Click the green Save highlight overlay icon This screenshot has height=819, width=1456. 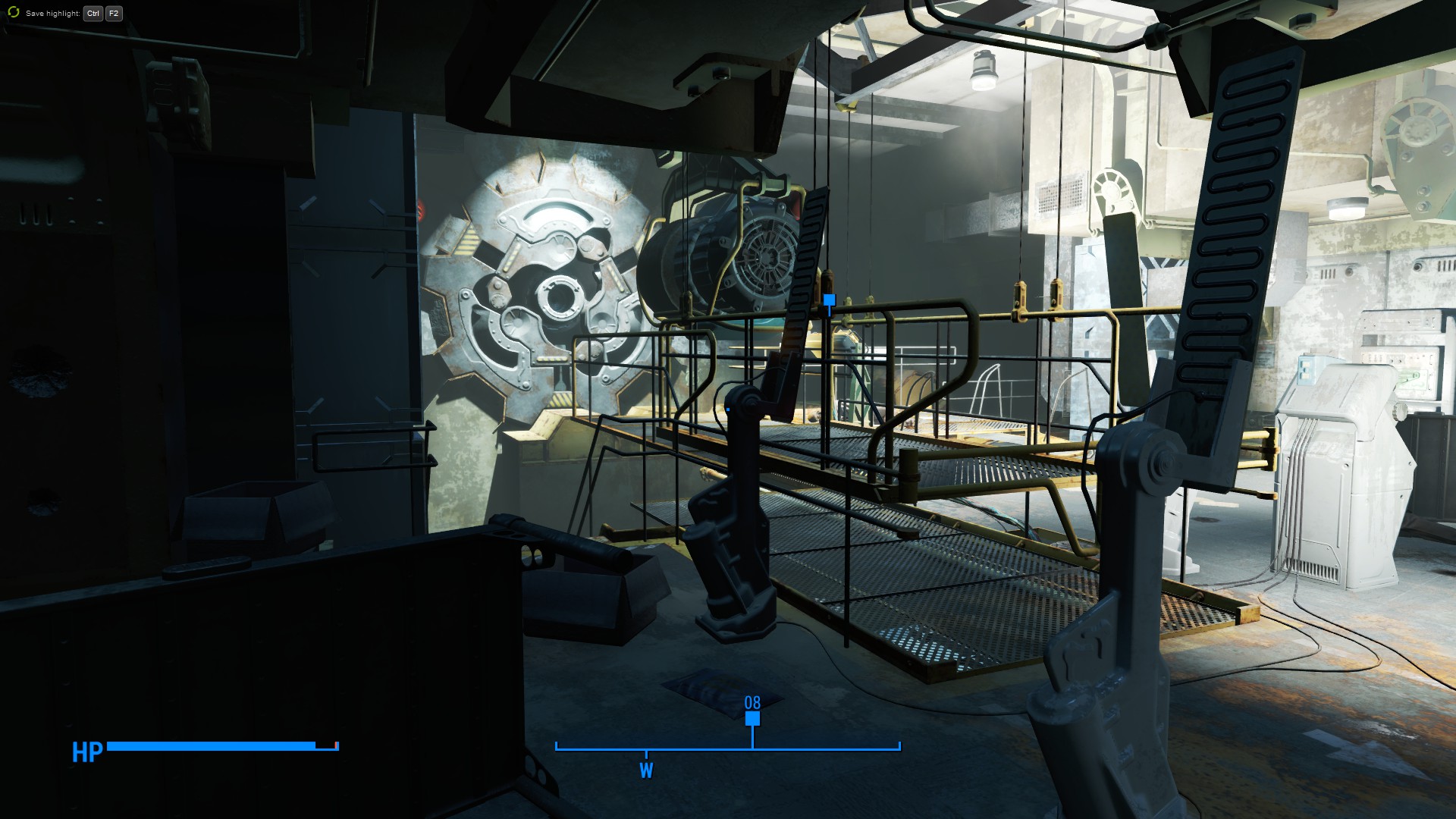[x=13, y=13]
